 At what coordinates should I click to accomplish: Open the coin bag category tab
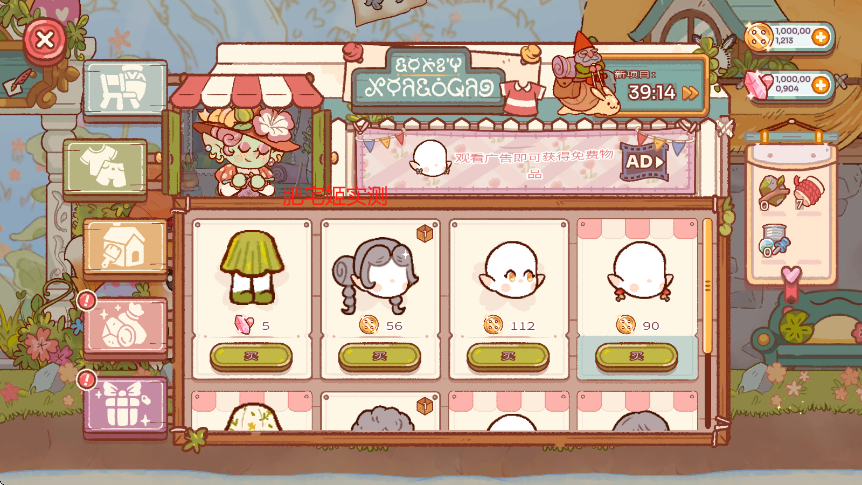tap(124, 325)
